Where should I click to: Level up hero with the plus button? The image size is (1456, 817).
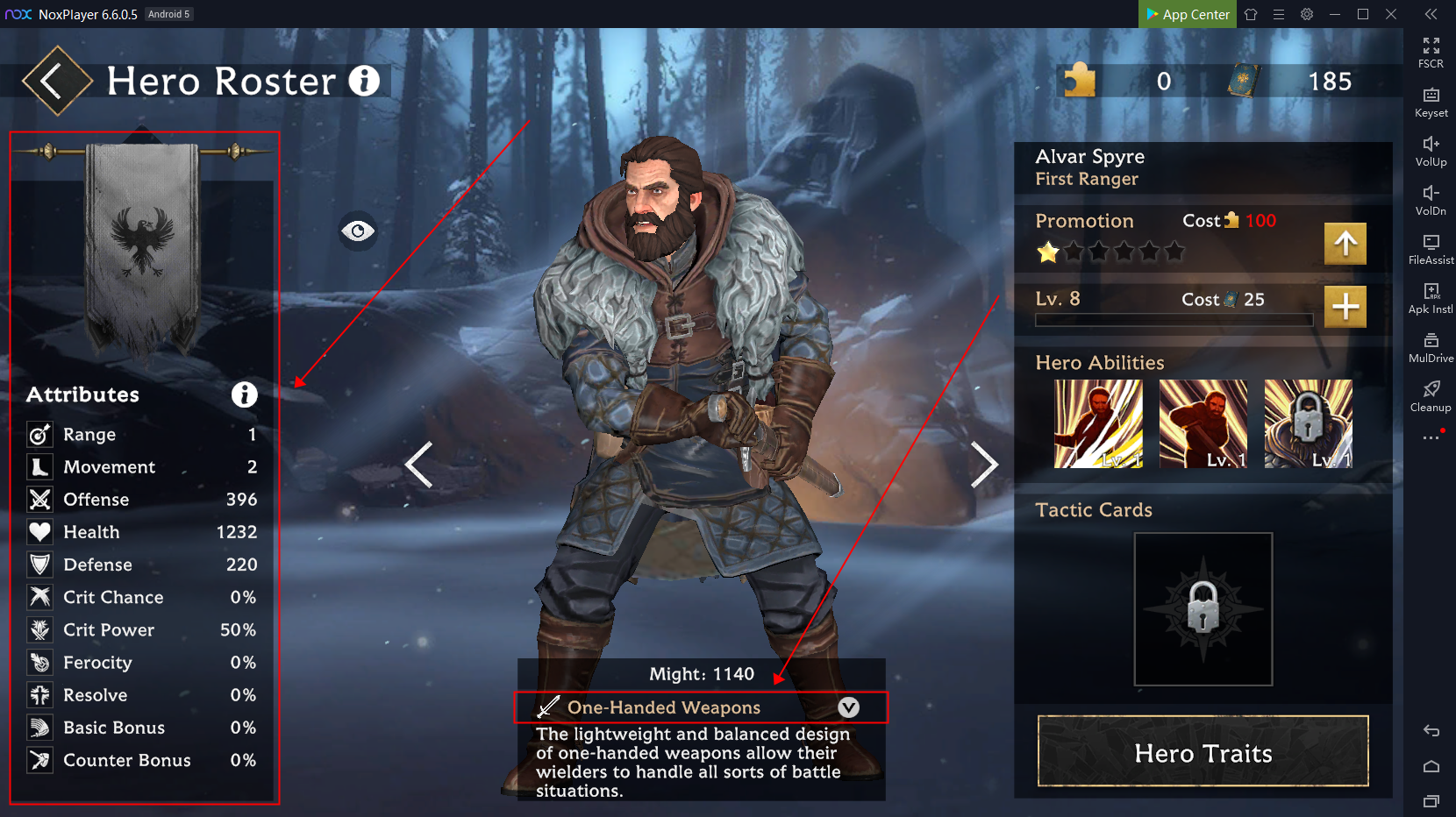[1345, 307]
